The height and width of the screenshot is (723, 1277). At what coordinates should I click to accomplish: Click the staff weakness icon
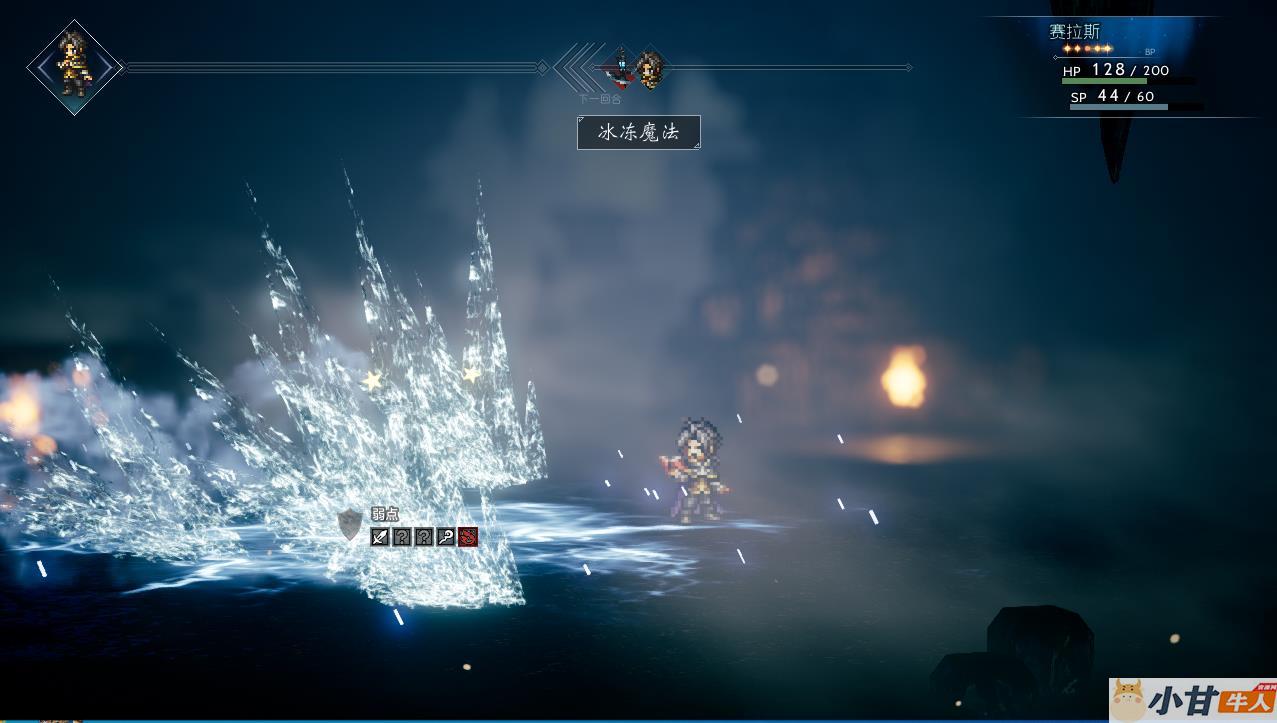click(446, 537)
